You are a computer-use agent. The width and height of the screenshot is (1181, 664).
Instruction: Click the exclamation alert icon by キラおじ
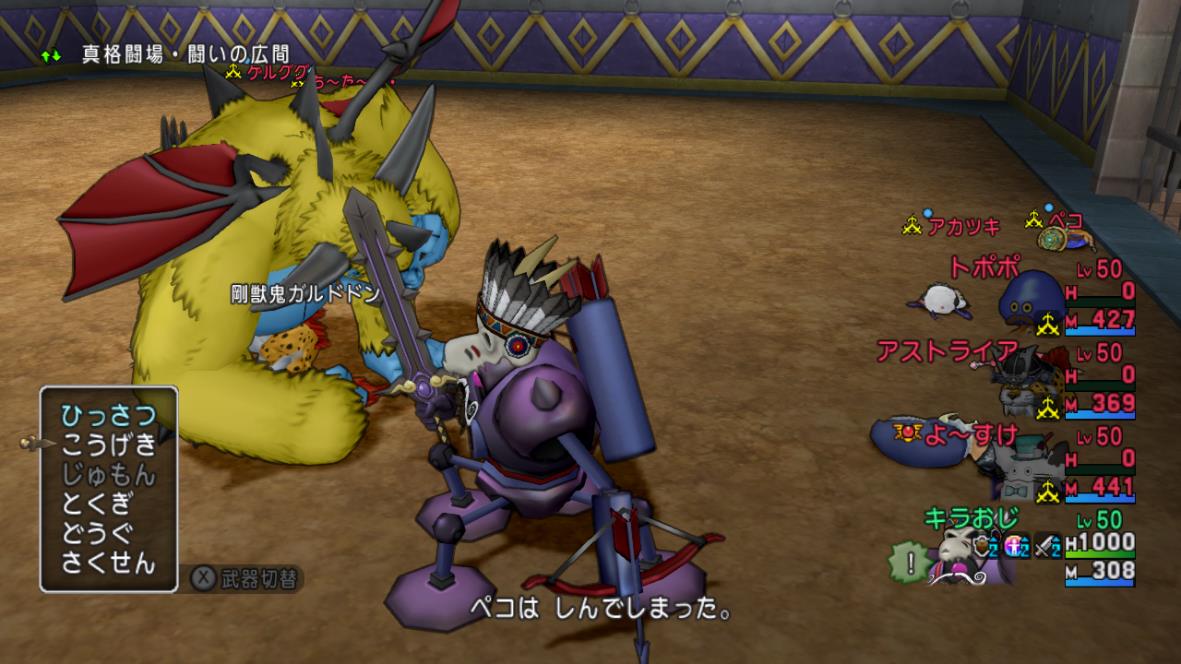pyautogui.click(x=908, y=563)
